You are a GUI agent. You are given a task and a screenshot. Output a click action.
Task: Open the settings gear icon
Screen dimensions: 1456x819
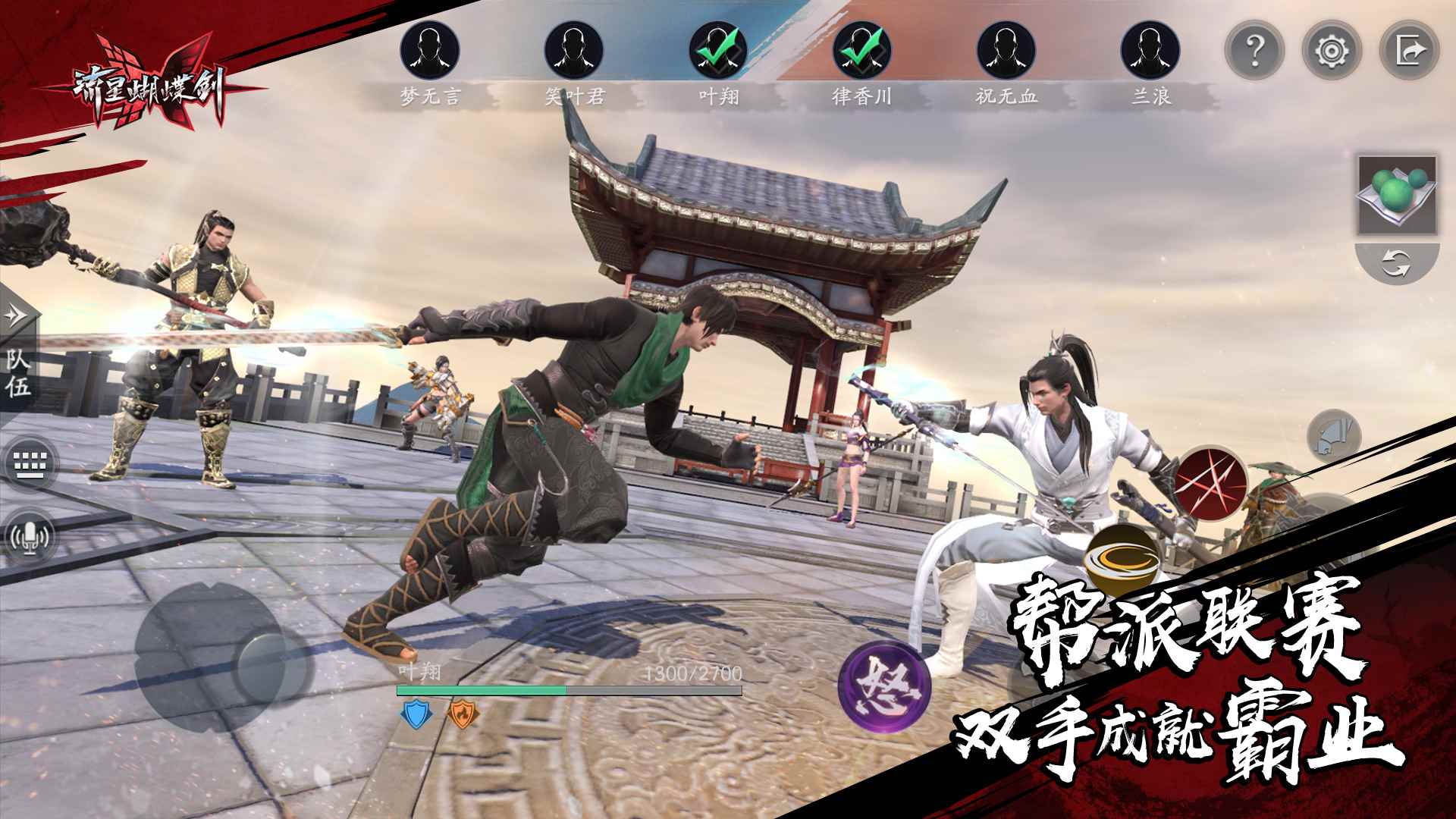(1332, 52)
